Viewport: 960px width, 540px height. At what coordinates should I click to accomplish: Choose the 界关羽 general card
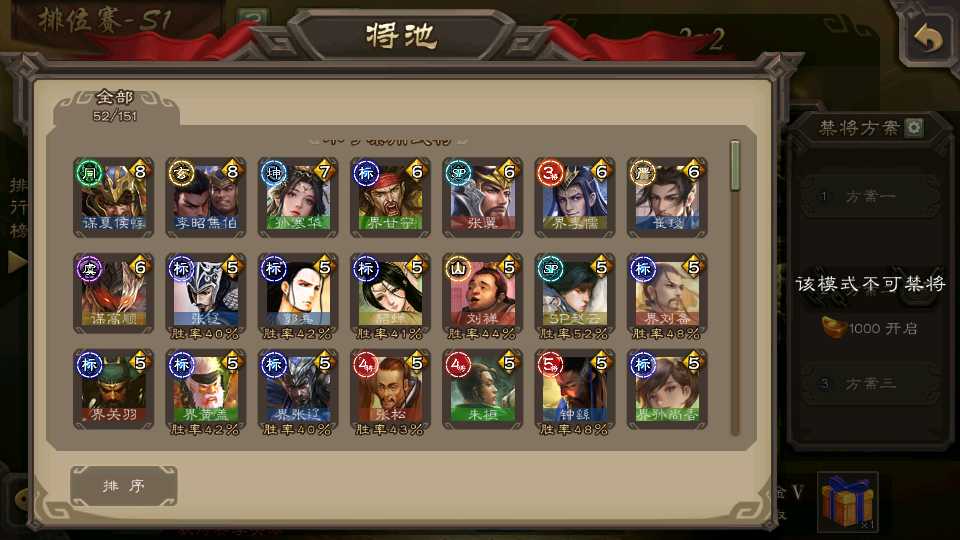point(114,388)
